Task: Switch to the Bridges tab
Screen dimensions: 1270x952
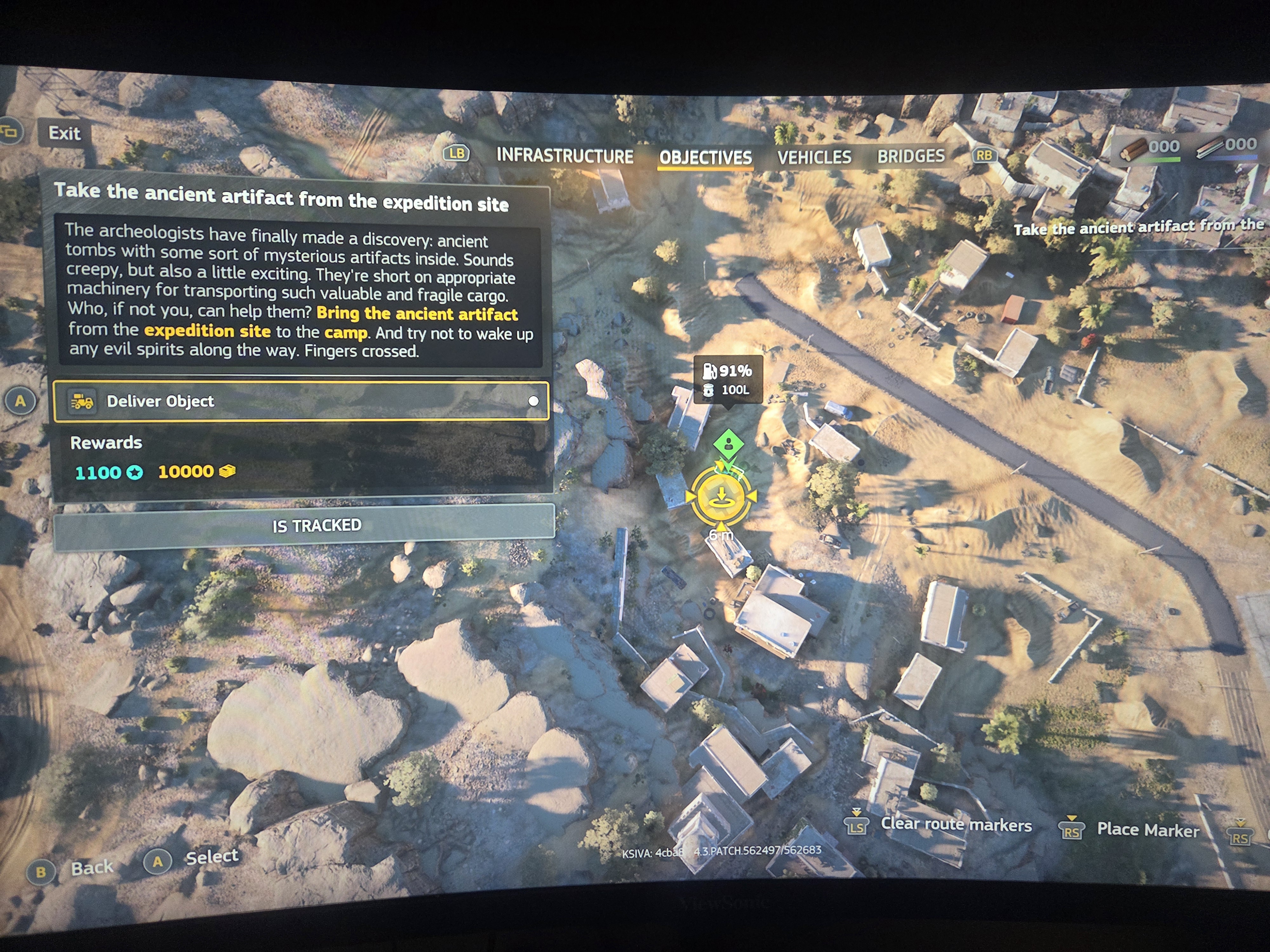Action: click(911, 156)
